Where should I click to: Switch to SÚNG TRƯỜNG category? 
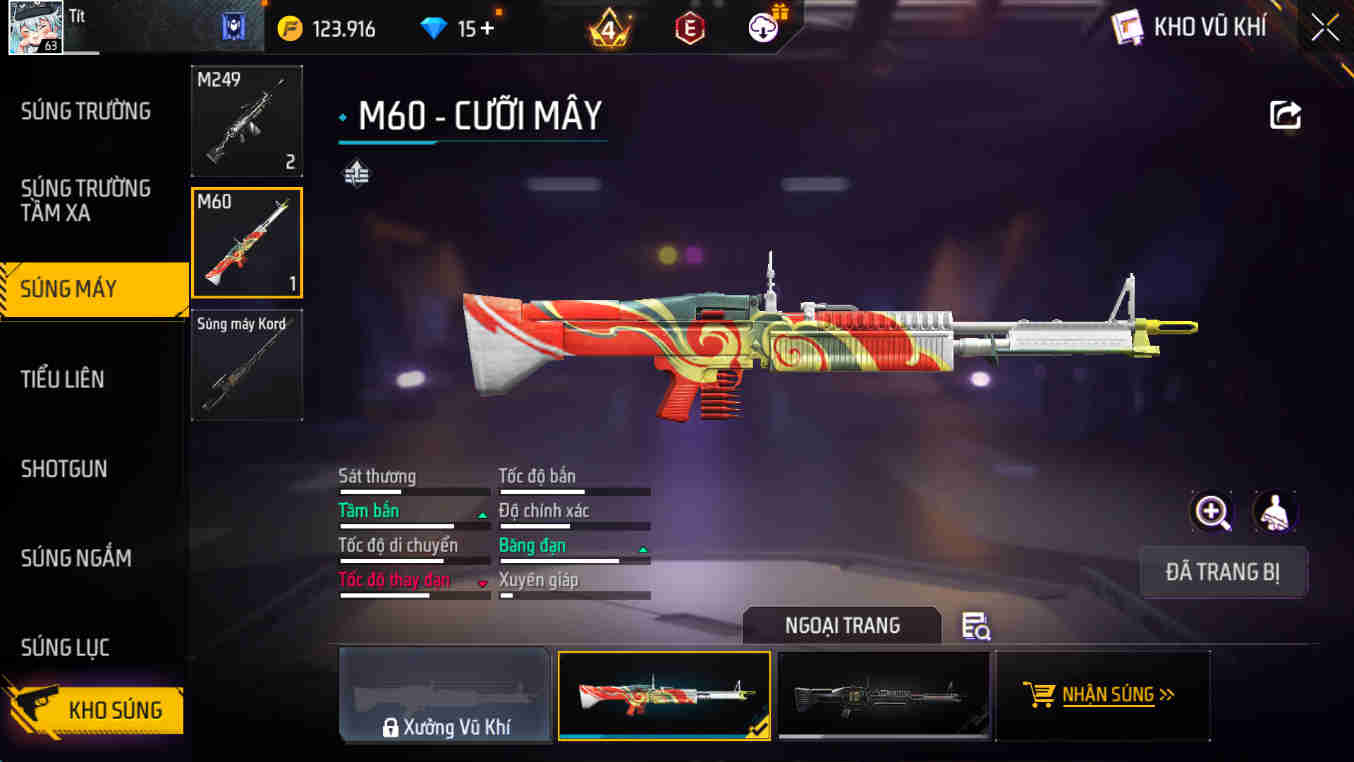(x=86, y=111)
